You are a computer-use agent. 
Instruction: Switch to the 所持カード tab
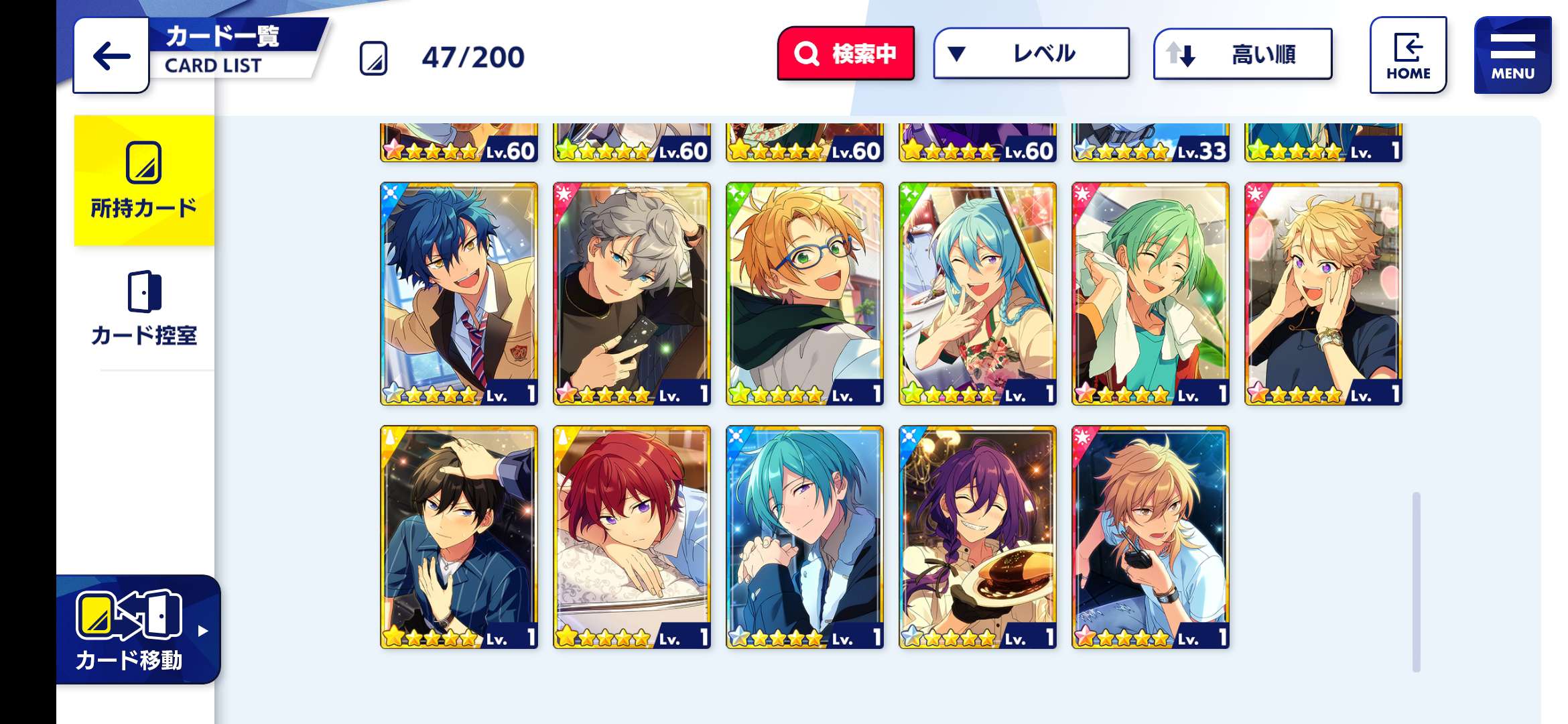(x=144, y=180)
